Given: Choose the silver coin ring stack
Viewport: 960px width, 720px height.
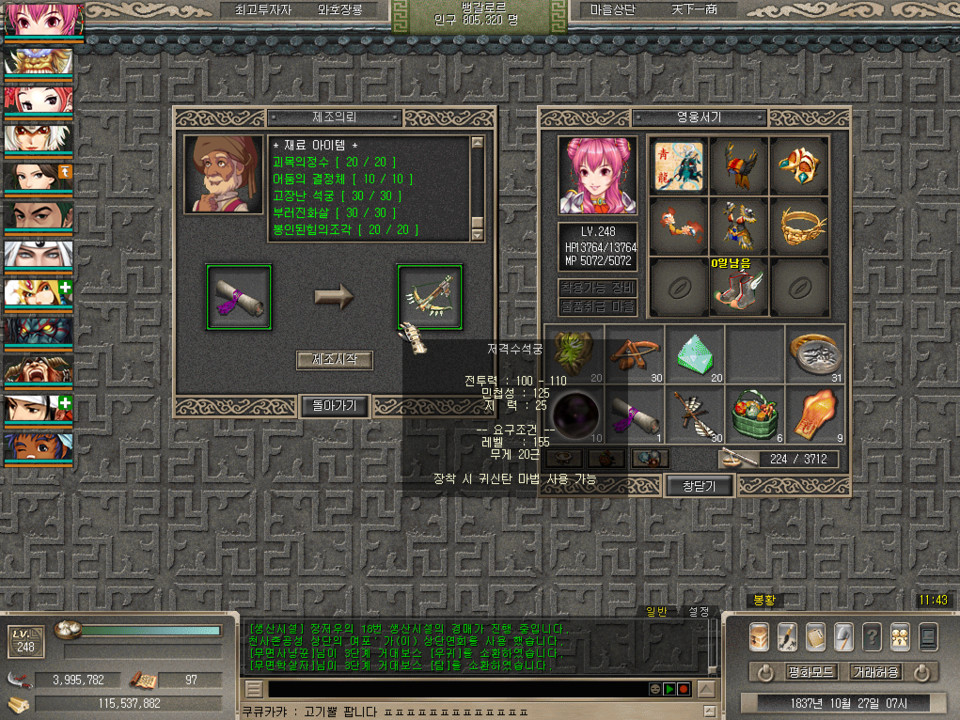Looking at the screenshot, I should pos(814,353).
